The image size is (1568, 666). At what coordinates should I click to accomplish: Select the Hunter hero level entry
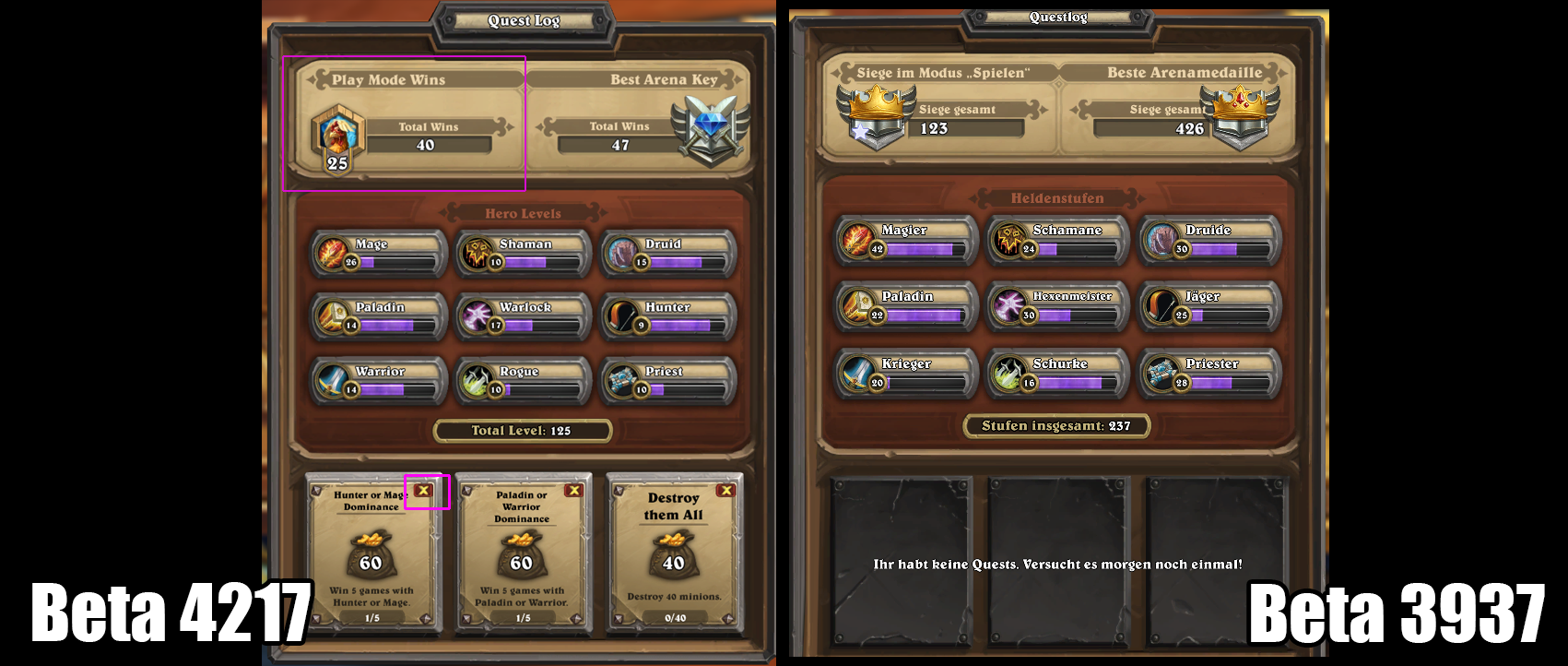669,316
